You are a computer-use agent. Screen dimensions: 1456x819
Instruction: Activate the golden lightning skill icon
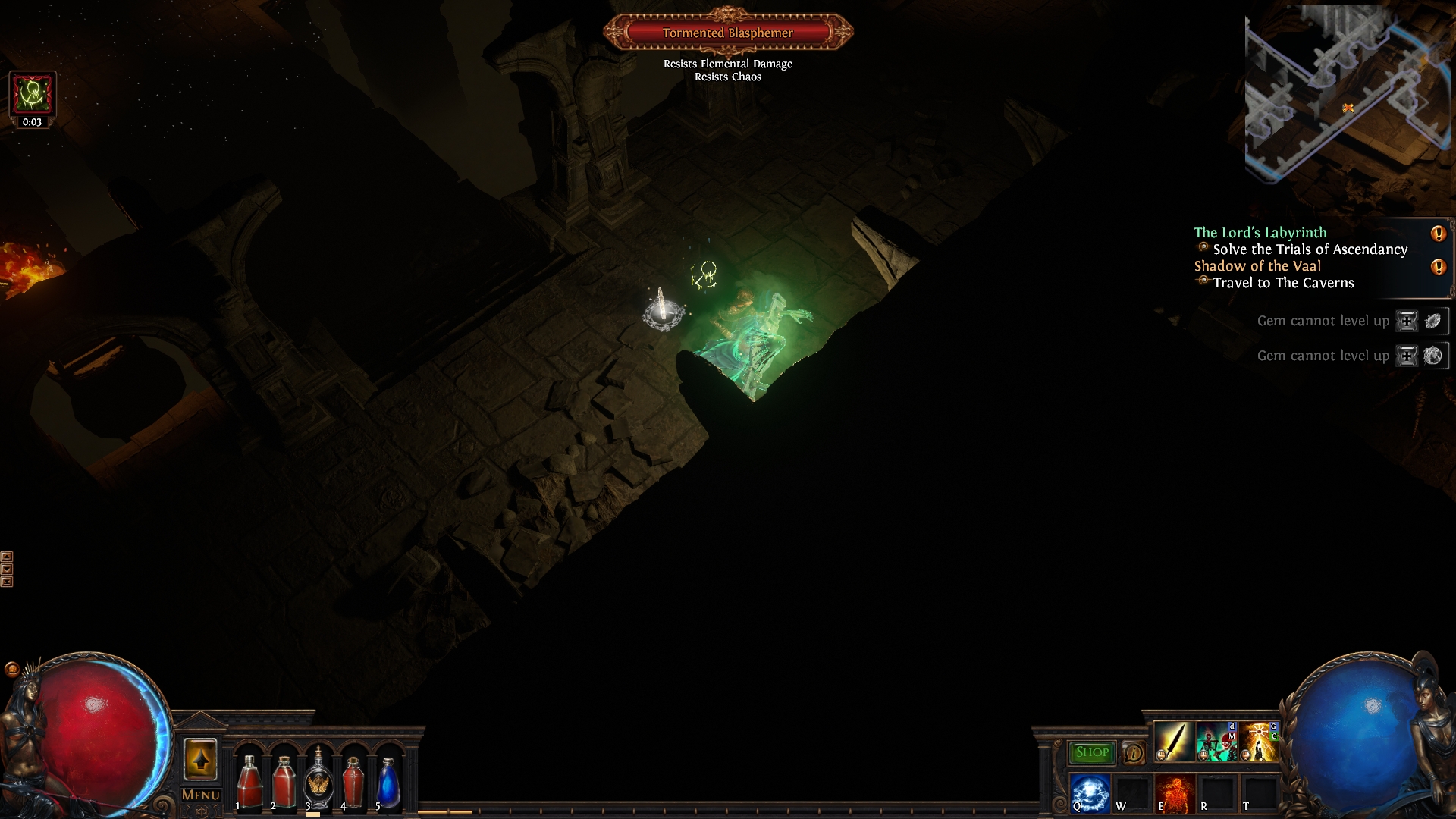click(1258, 741)
